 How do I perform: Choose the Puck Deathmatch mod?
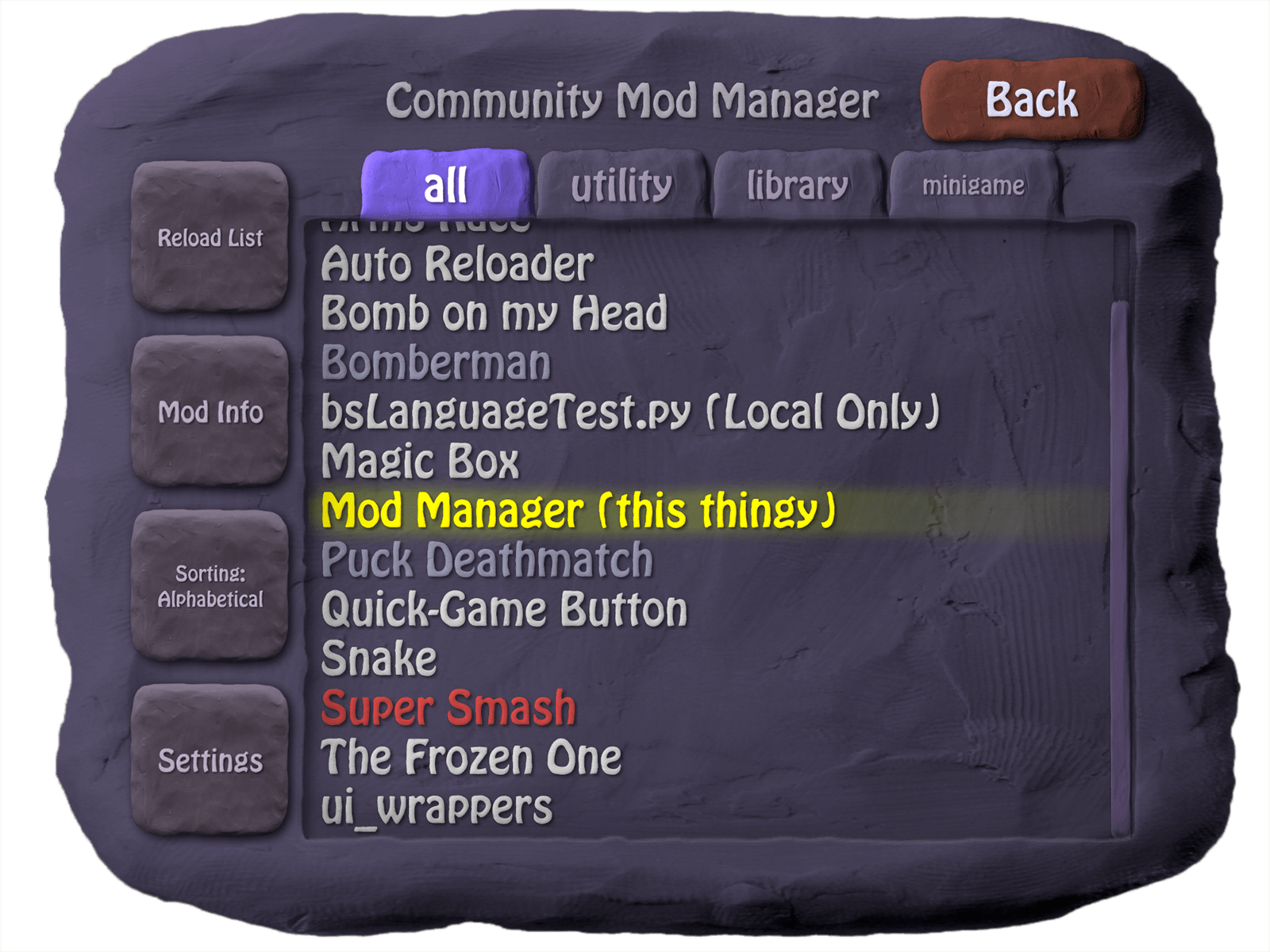pyautogui.click(x=488, y=559)
